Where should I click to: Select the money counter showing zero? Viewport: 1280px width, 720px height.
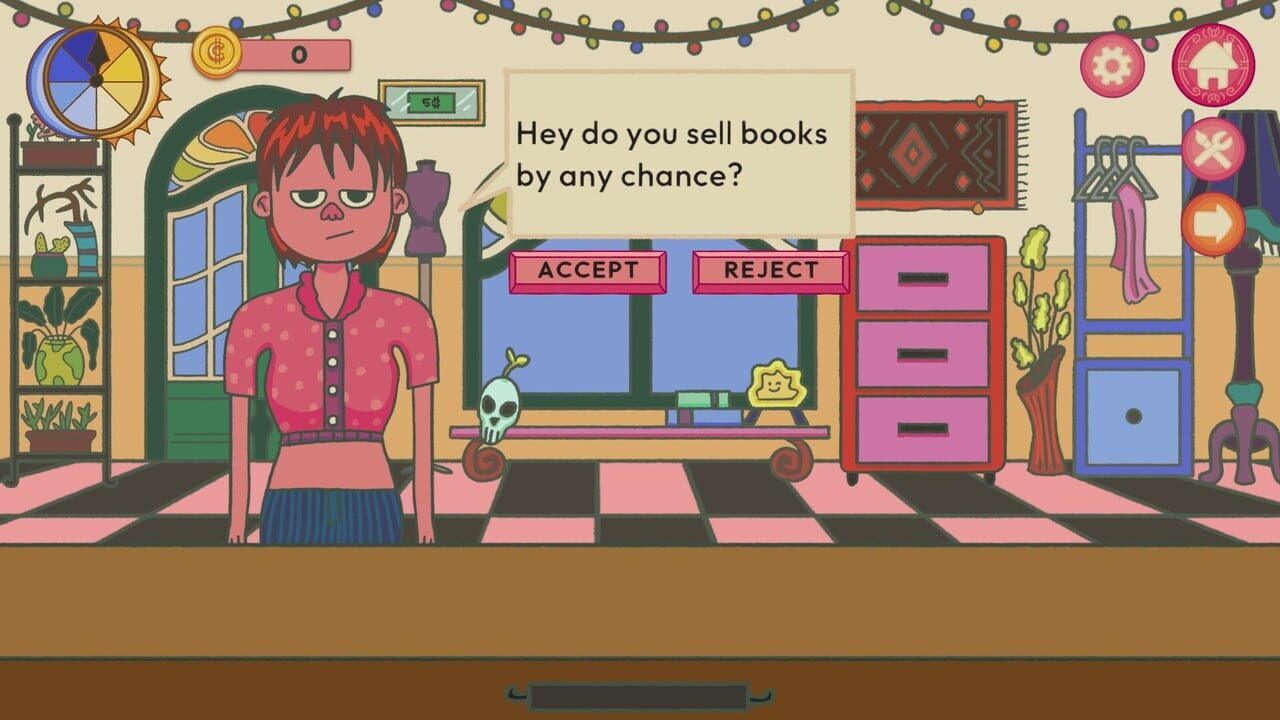pos(298,55)
